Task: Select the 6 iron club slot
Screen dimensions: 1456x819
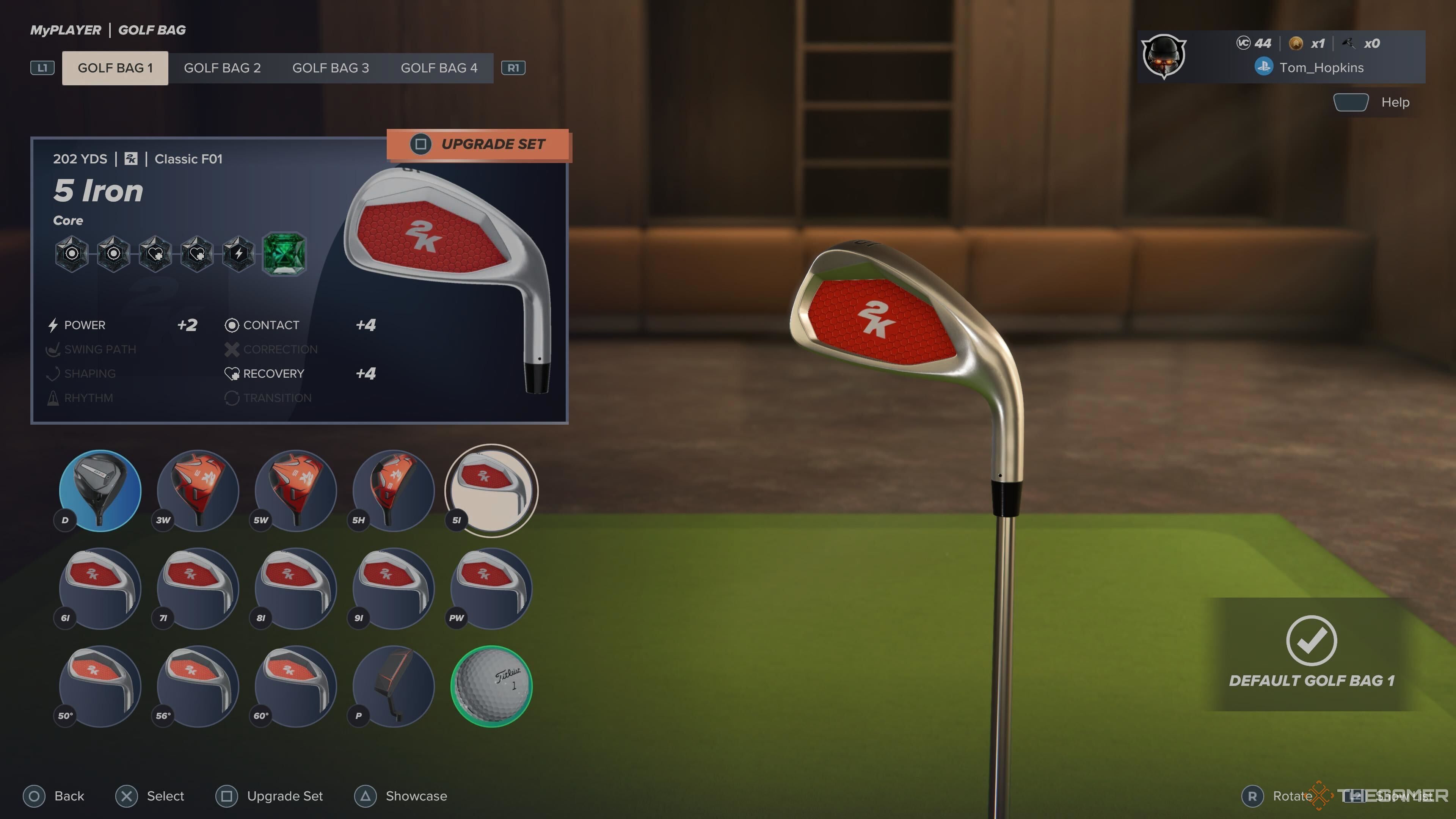Action: (x=100, y=588)
